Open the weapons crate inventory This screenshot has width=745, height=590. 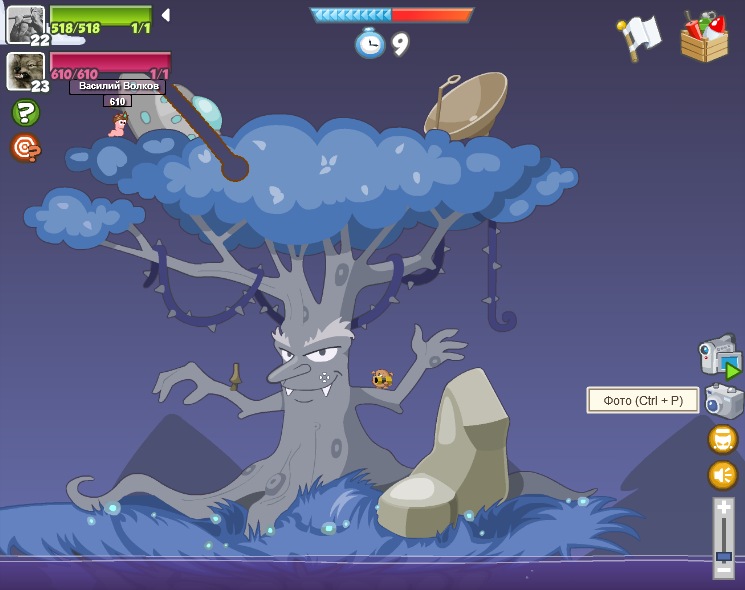(x=705, y=37)
